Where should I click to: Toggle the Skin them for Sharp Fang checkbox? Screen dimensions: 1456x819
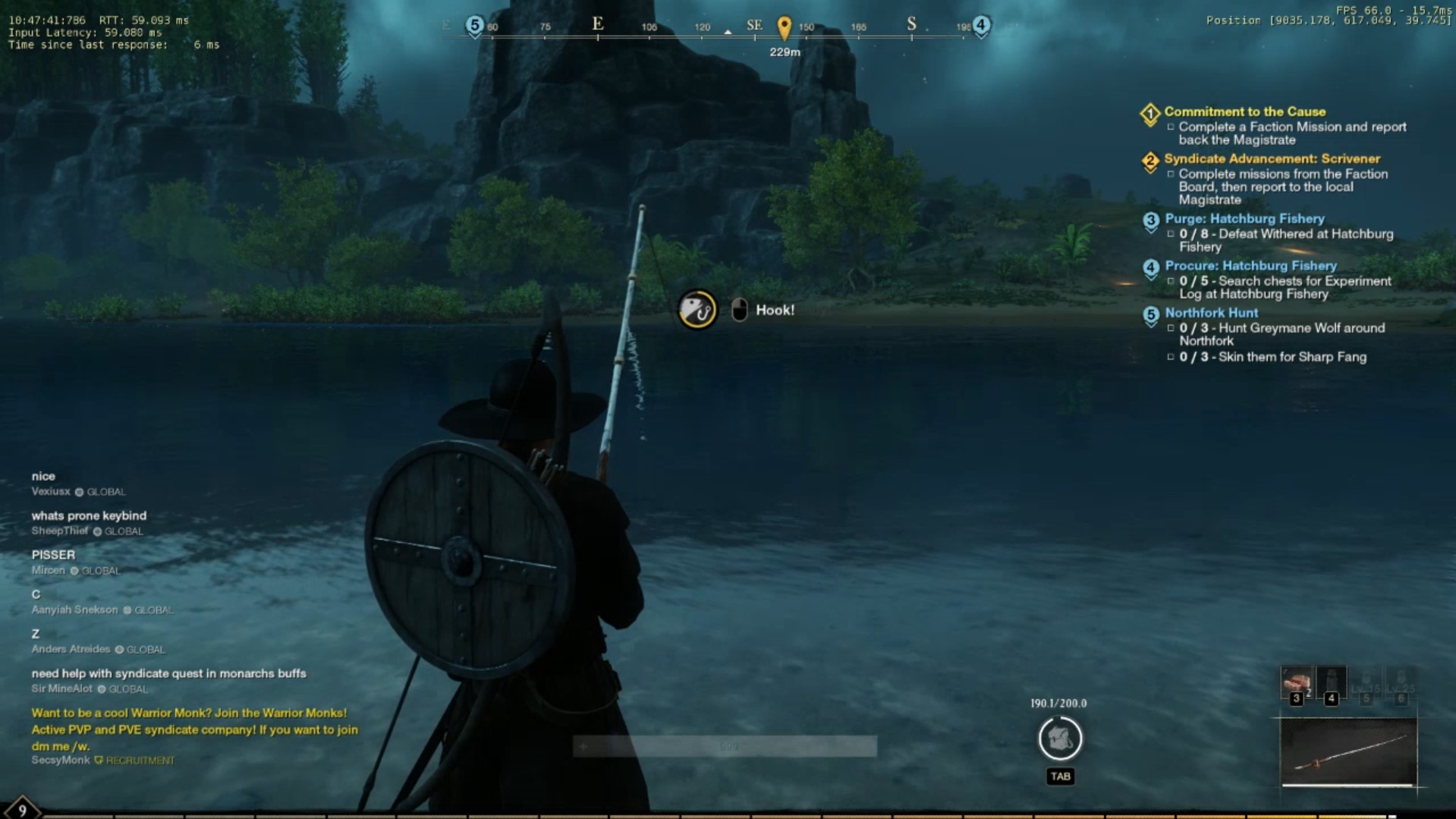(x=1171, y=357)
